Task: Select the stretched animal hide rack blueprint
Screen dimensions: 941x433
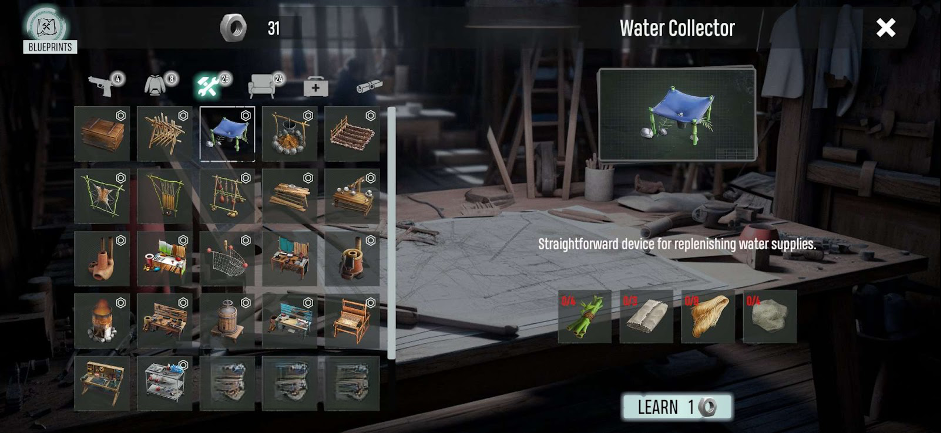Action: tap(101, 196)
